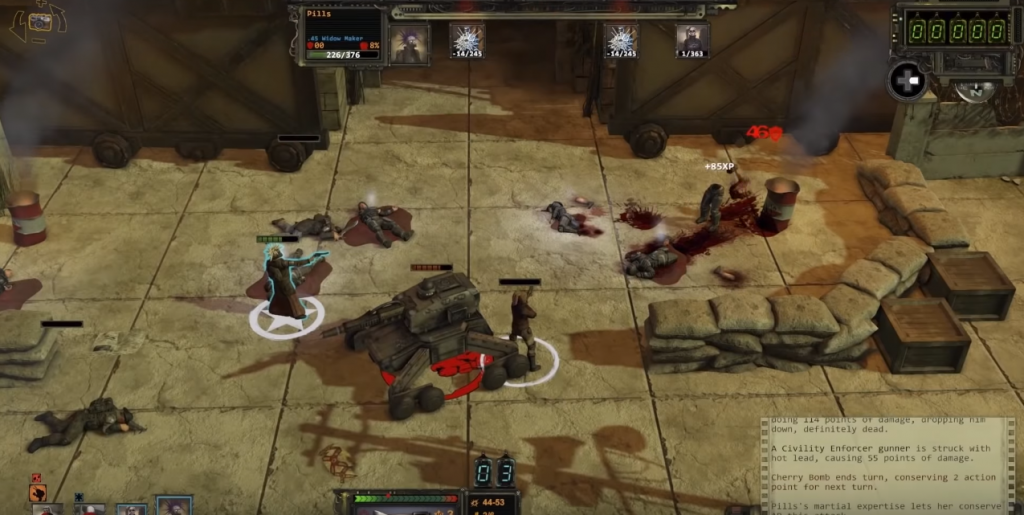
Task: Click the round d-pad button under the counter
Action: tap(906, 81)
